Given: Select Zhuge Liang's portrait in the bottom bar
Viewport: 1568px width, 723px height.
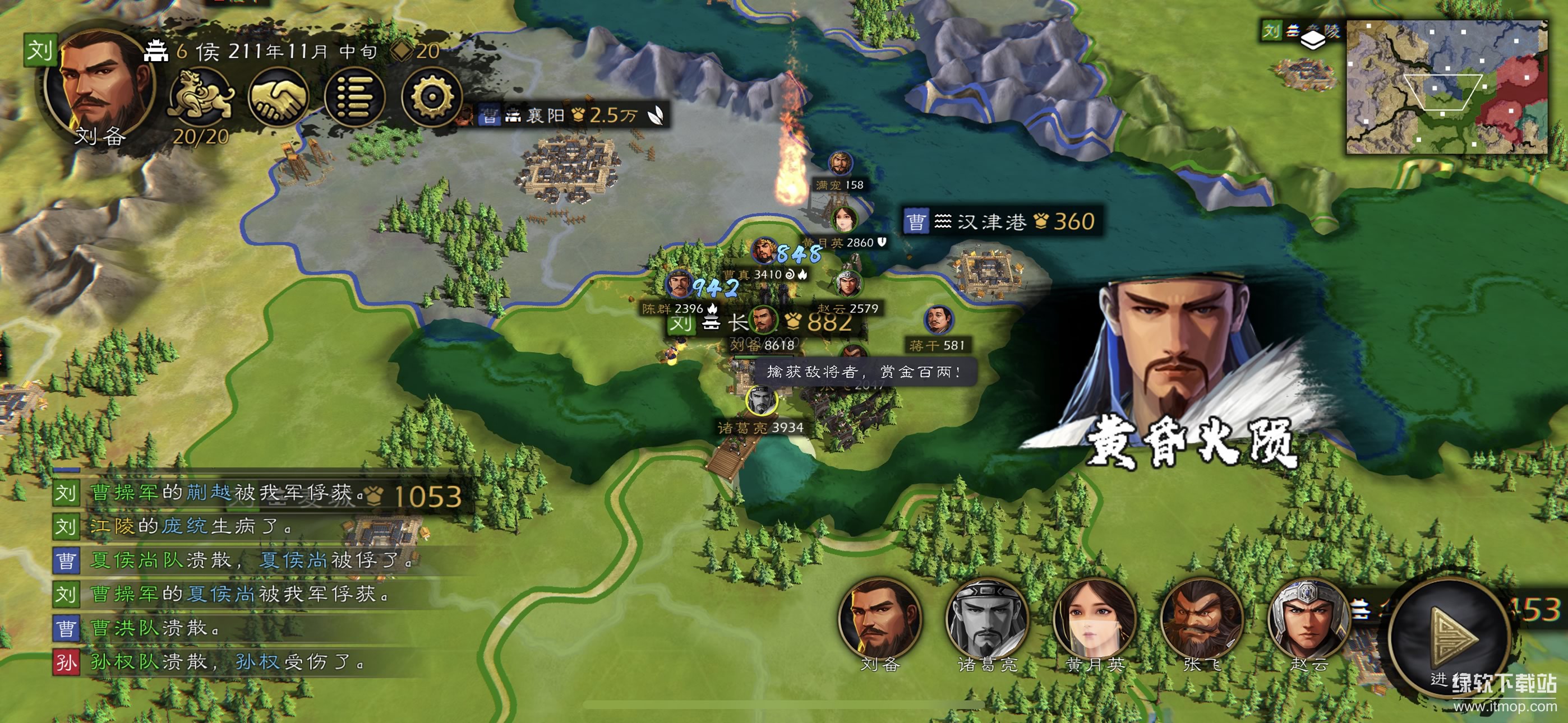Looking at the screenshot, I should tap(986, 619).
